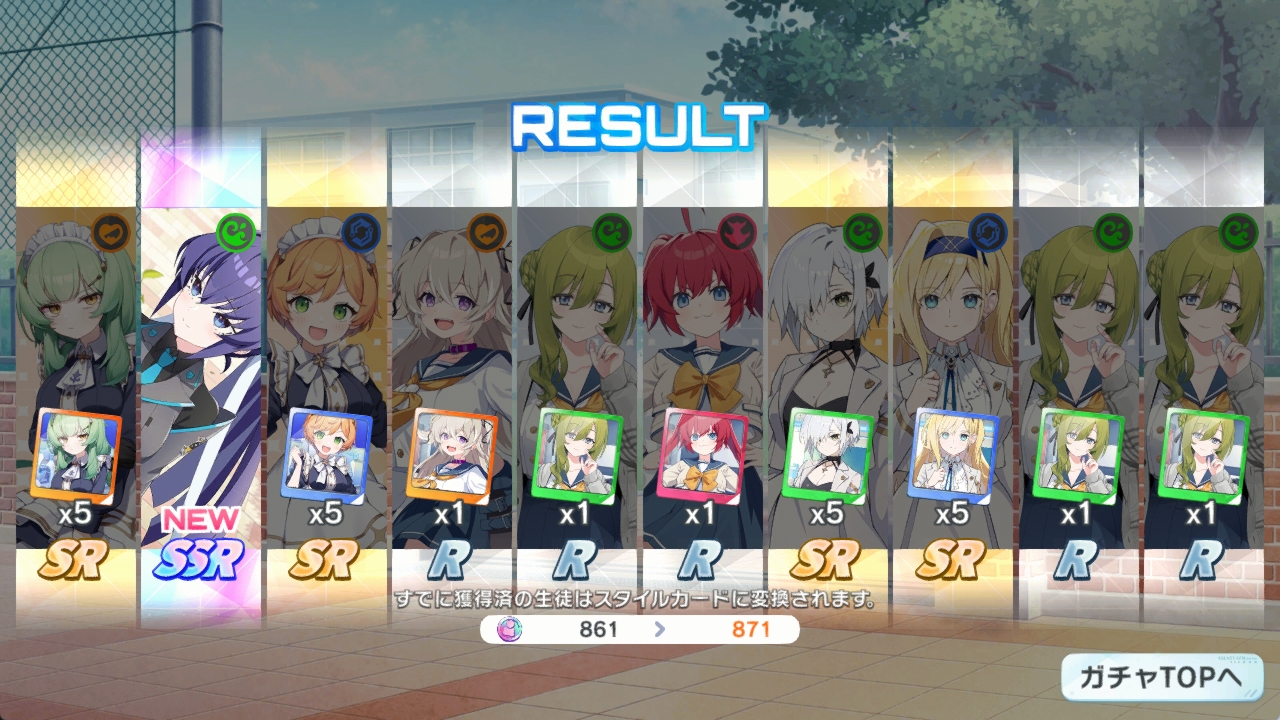Pick the beige-haired sailor uniform R card
The height and width of the screenshot is (720, 1280).
click(x=451, y=380)
